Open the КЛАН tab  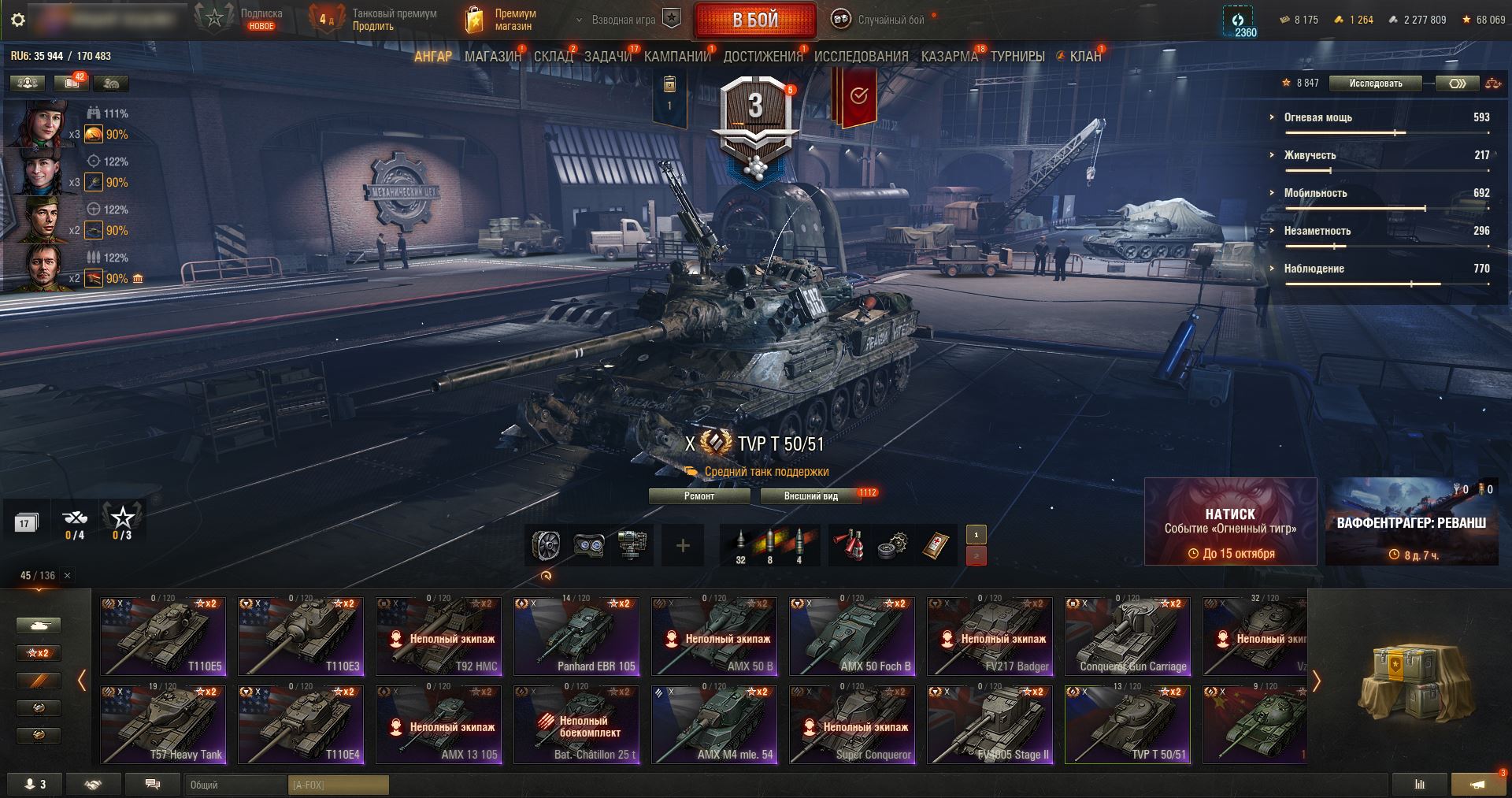point(1085,57)
